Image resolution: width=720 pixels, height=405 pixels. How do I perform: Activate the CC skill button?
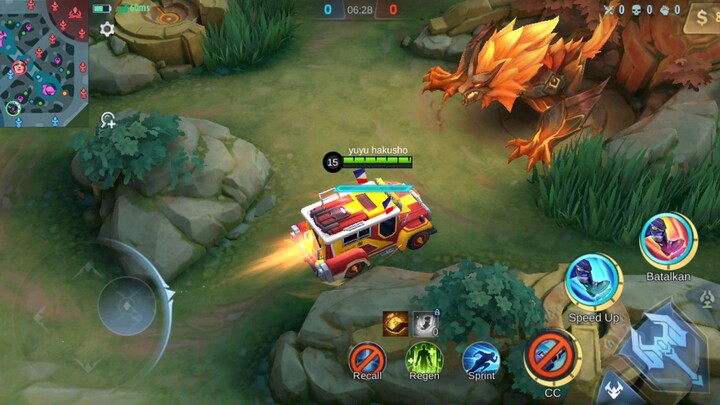[552, 355]
